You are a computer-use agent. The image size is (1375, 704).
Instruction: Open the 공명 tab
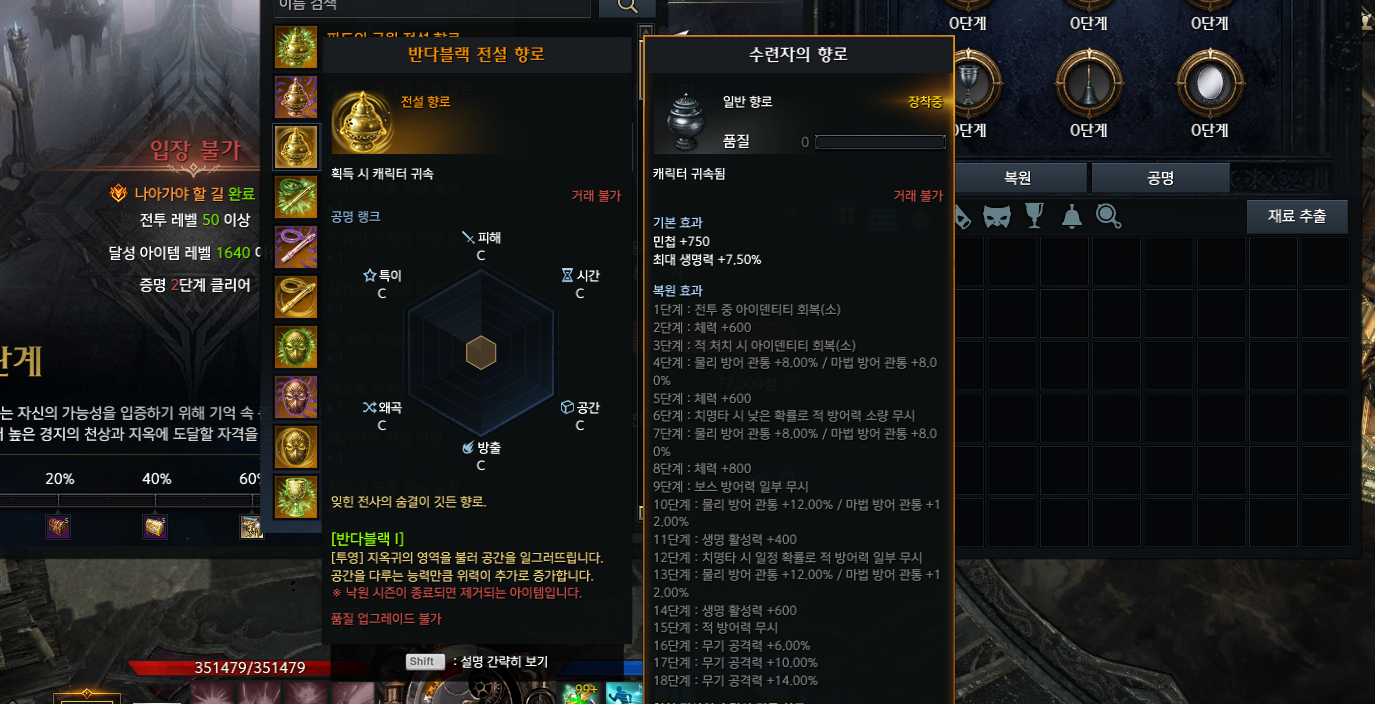[x=1160, y=178]
